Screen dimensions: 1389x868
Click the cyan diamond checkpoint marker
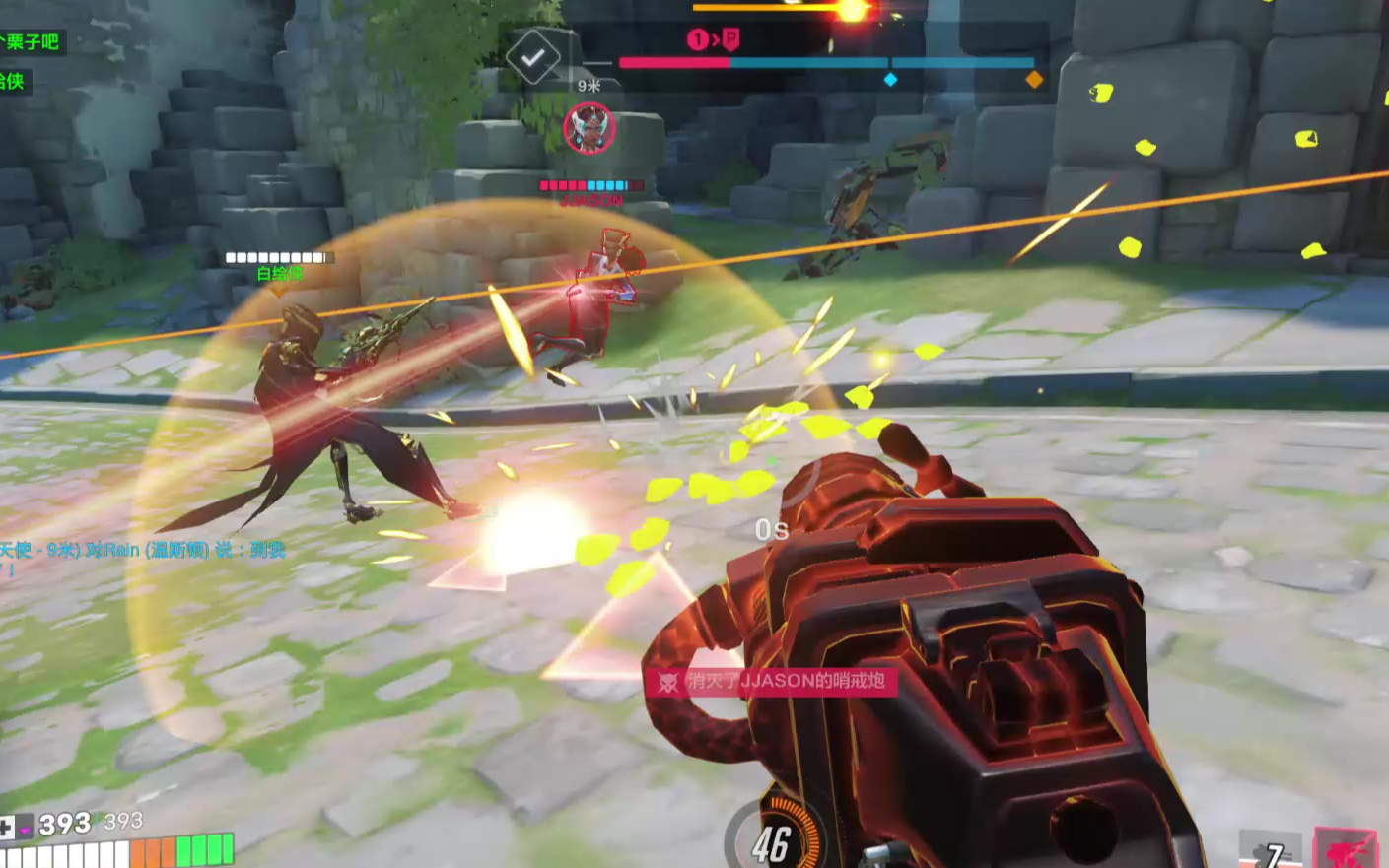[890, 79]
